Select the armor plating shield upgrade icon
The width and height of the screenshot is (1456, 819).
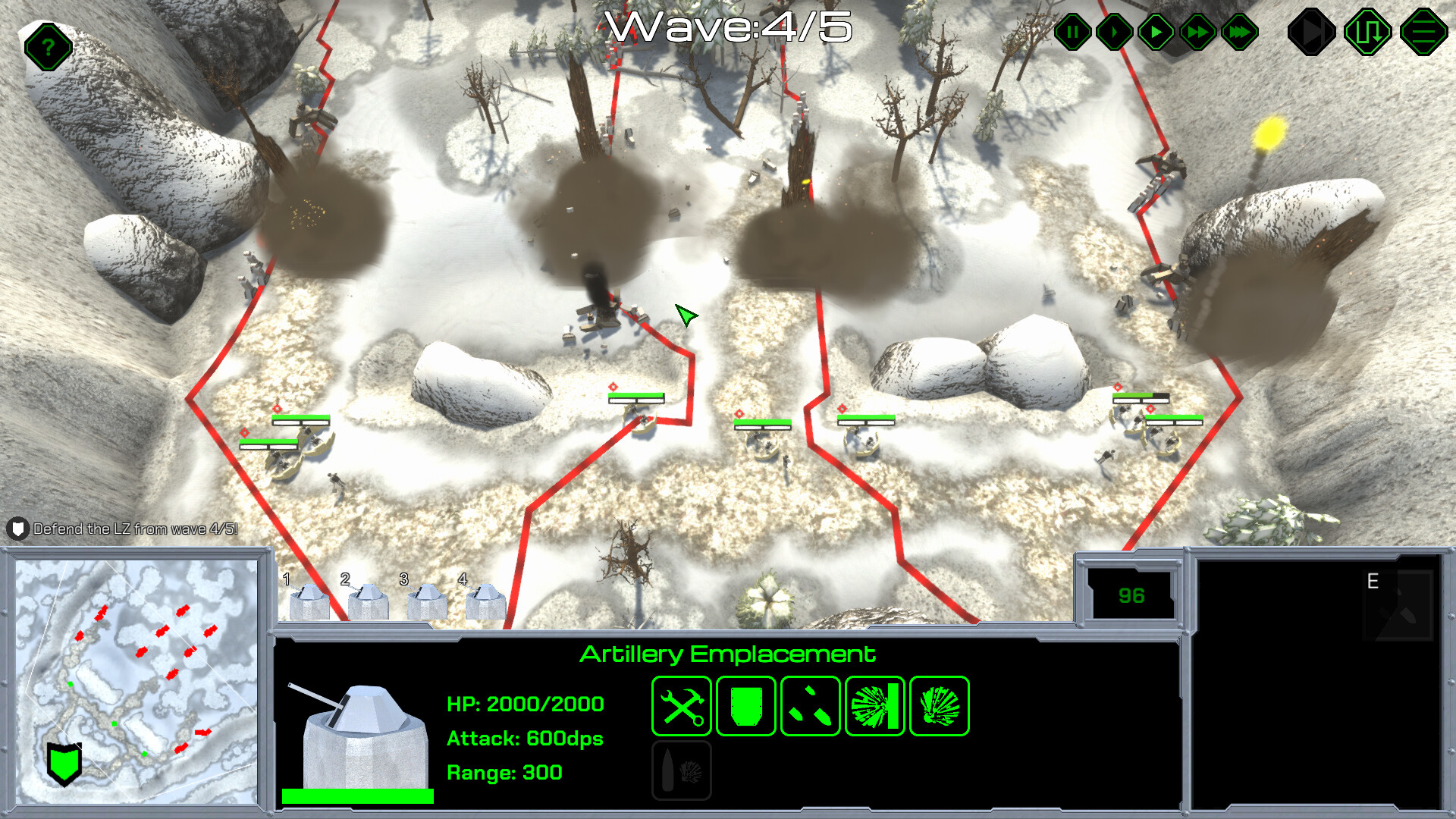point(745,707)
